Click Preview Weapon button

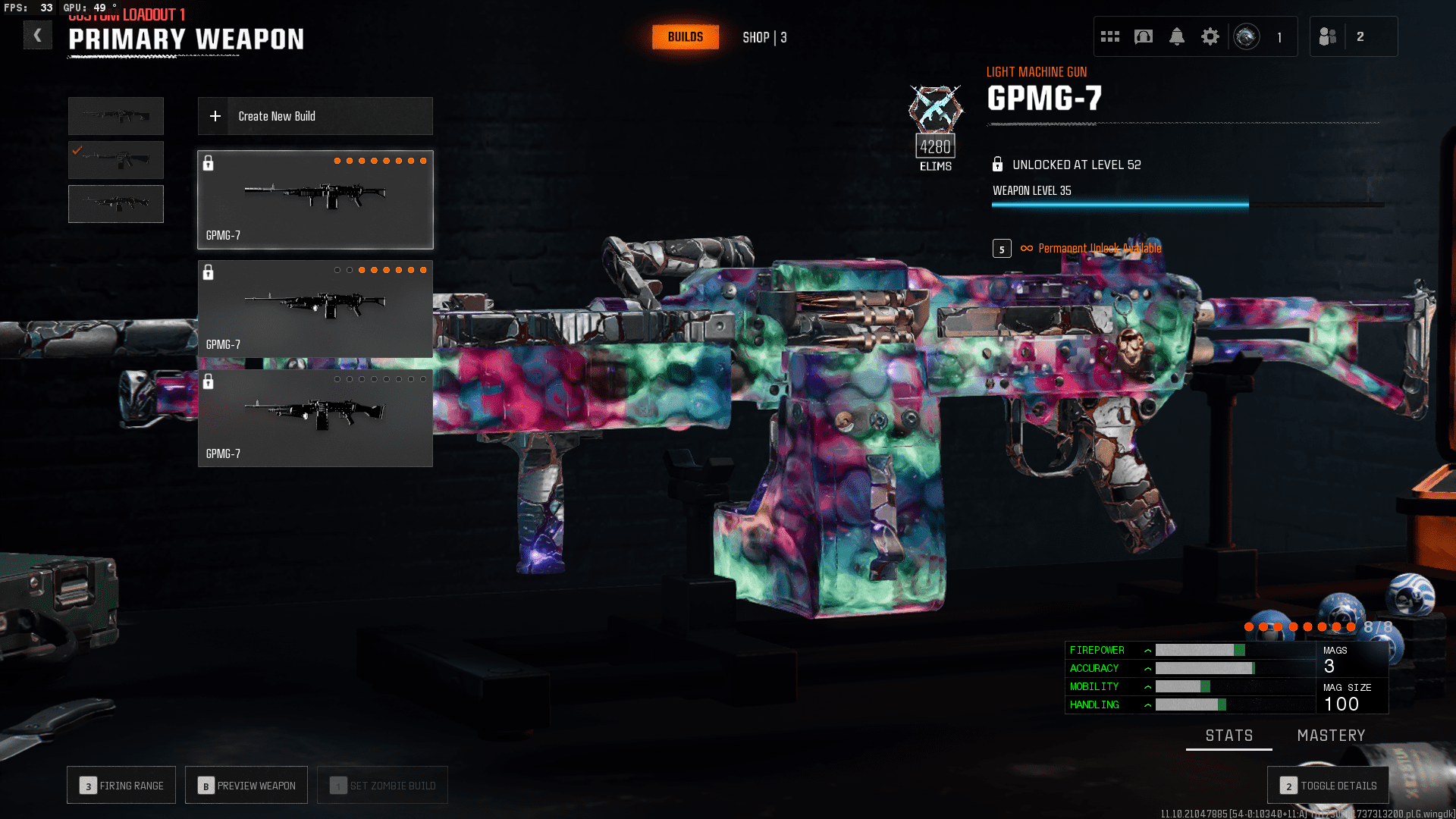point(246,786)
